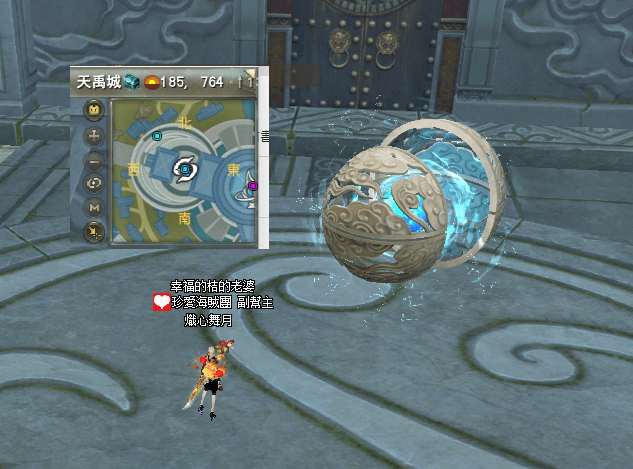Click the circular arrows button beside minimap
This screenshot has width=633, height=469.
[94, 183]
